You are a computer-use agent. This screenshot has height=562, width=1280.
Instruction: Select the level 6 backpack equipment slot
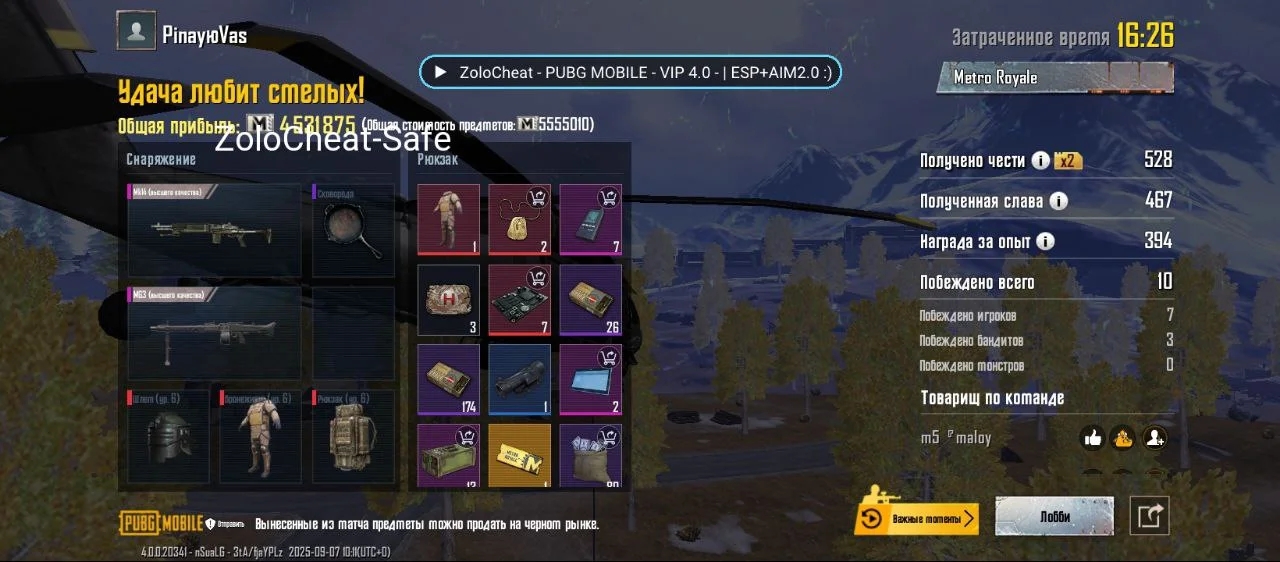(x=353, y=436)
